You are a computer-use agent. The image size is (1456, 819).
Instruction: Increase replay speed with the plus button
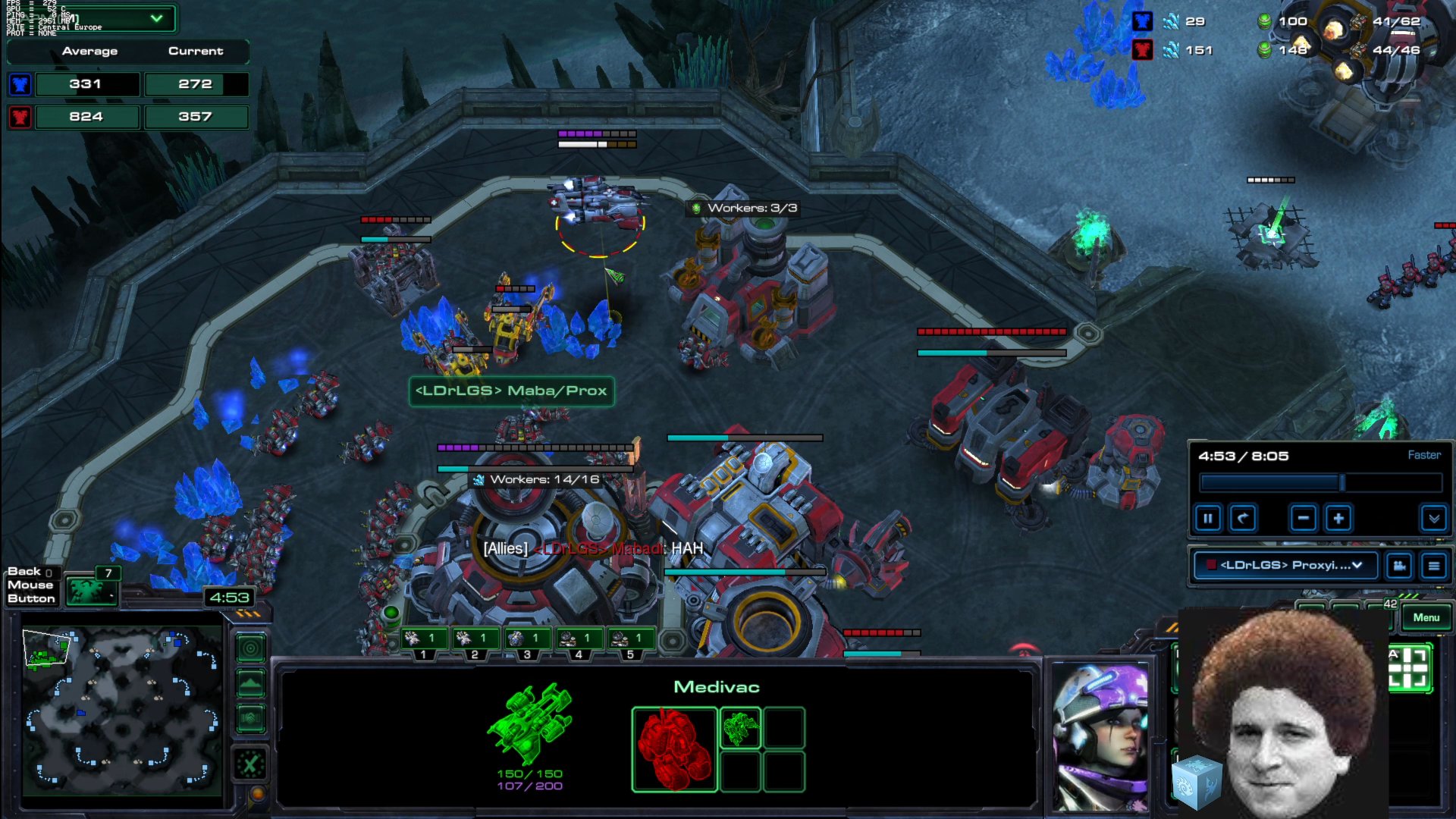(1338, 518)
